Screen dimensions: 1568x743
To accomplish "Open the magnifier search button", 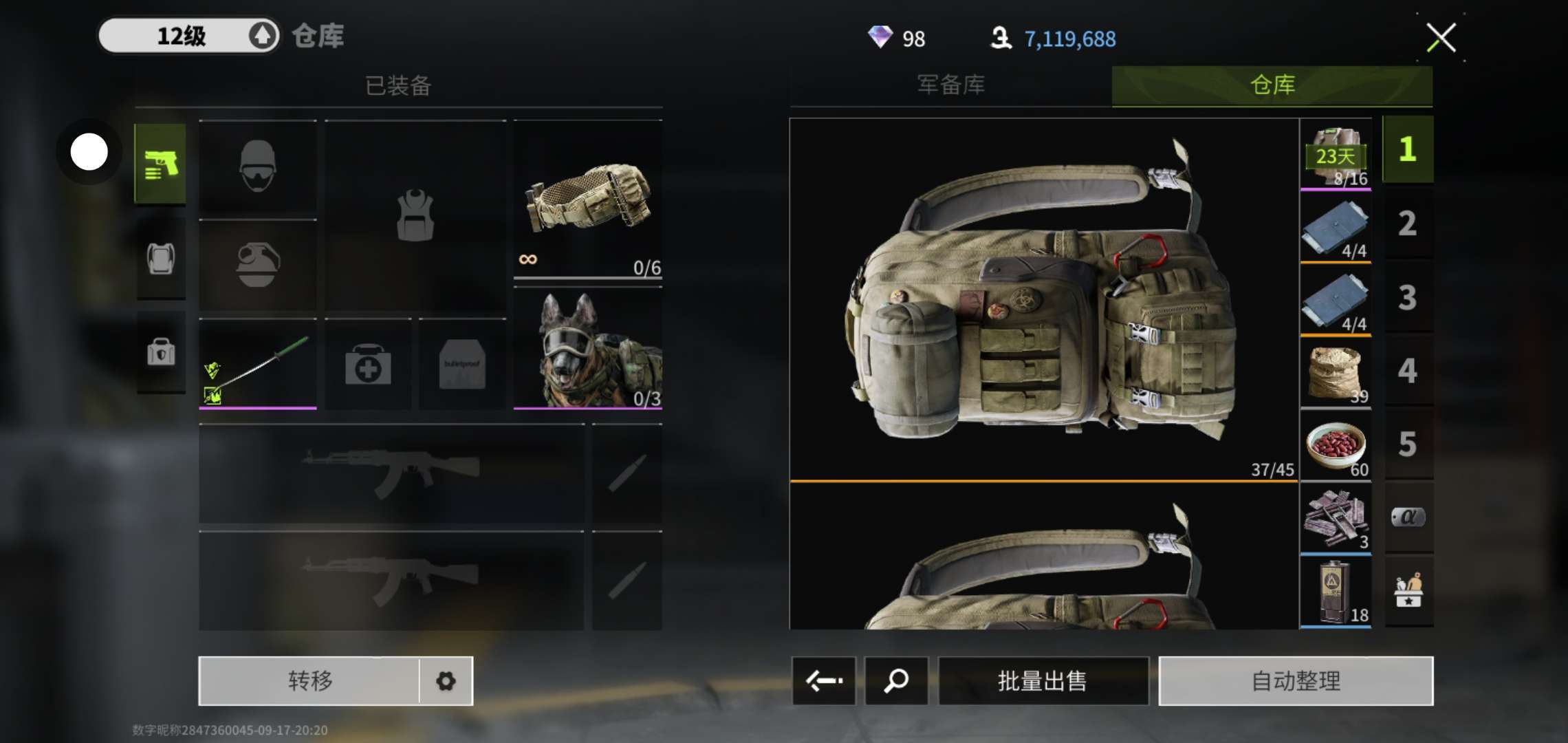I will pyautogui.click(x=896, y=681).
